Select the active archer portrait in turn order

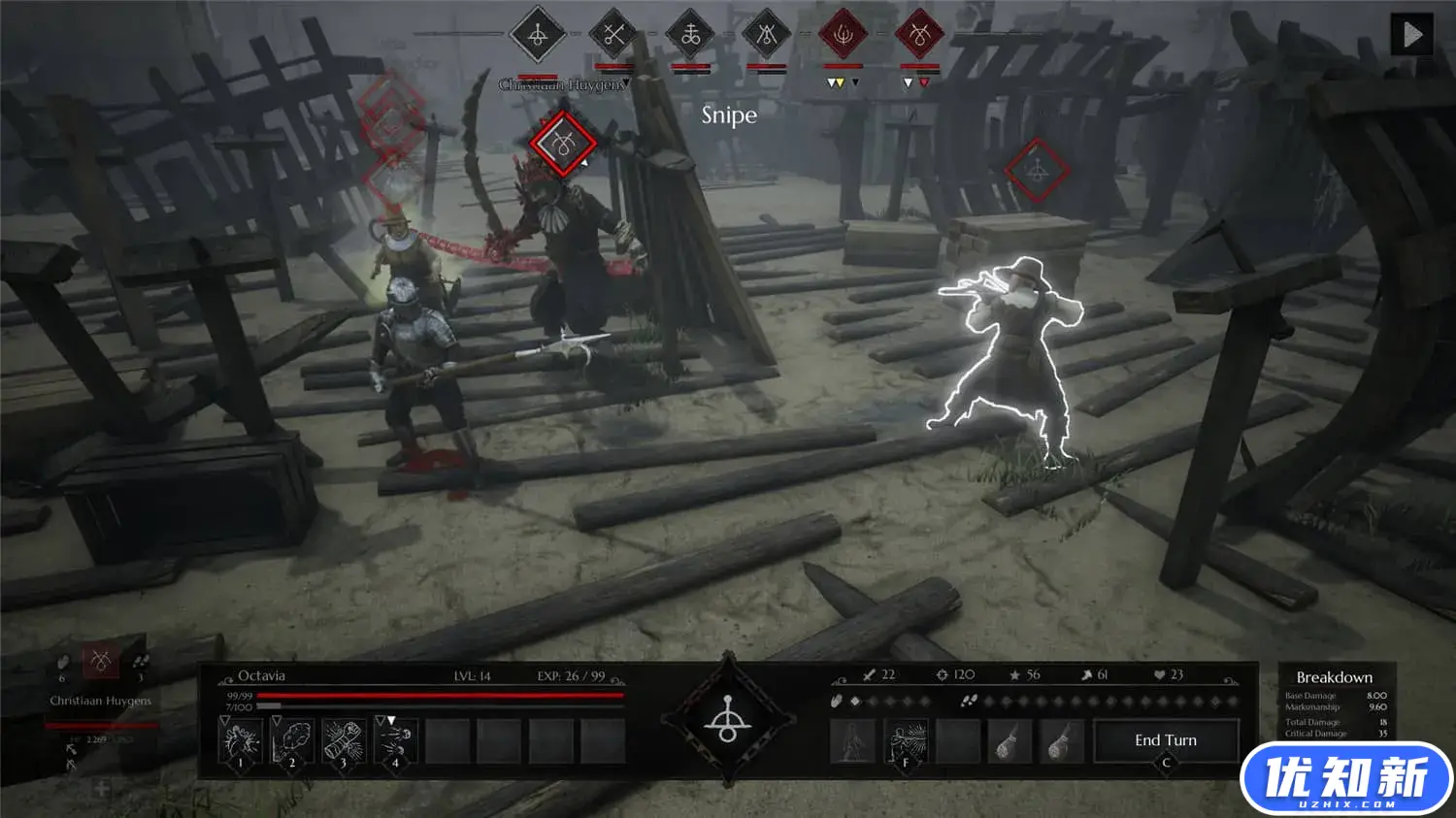point(537,36)
